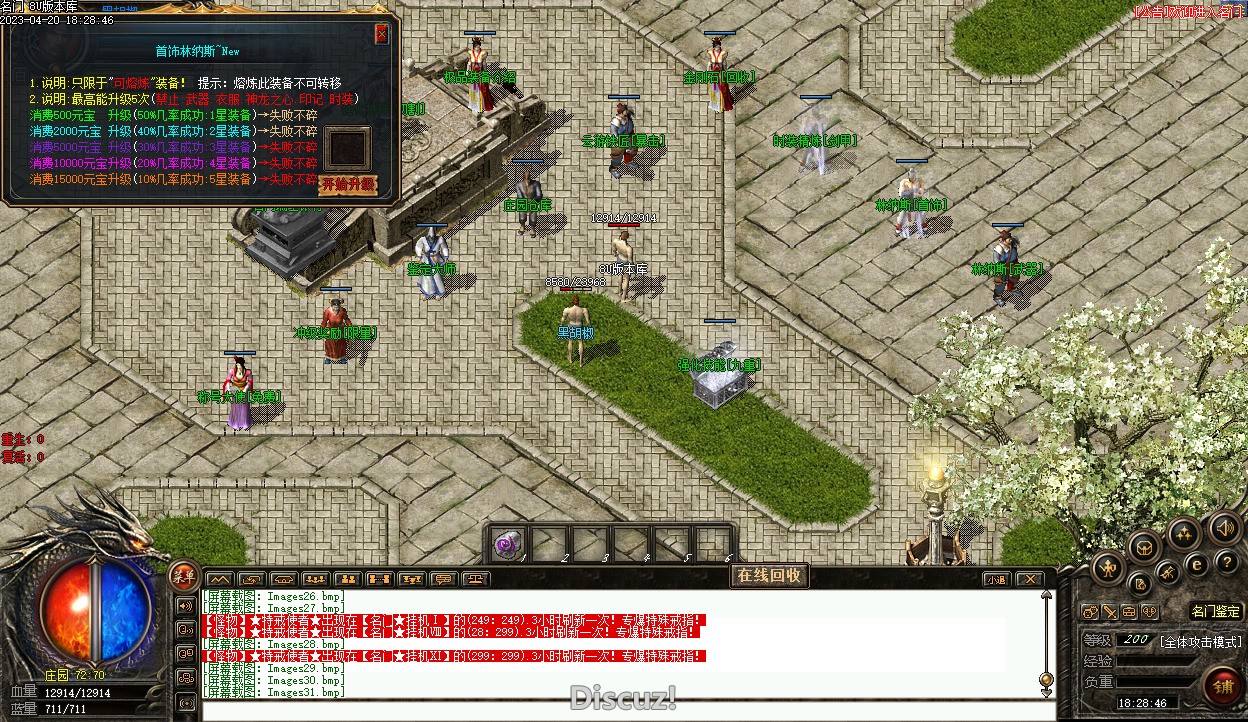Open the bag chest icon

click(1145, 546)
